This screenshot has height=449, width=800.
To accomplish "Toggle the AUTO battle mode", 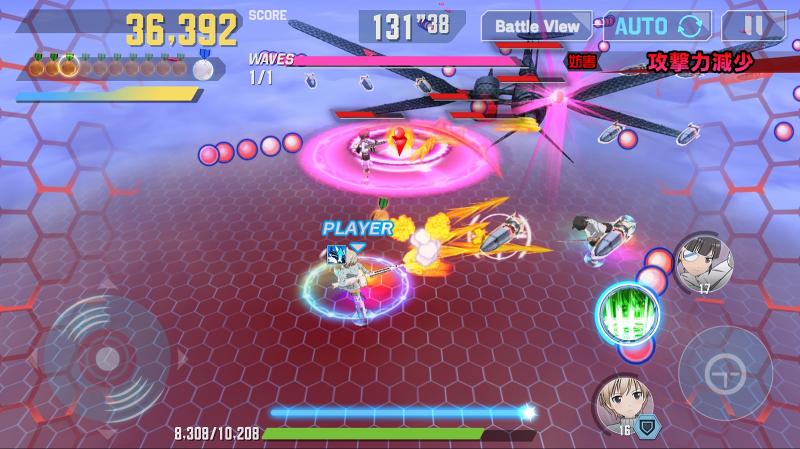I will [657, 26].
